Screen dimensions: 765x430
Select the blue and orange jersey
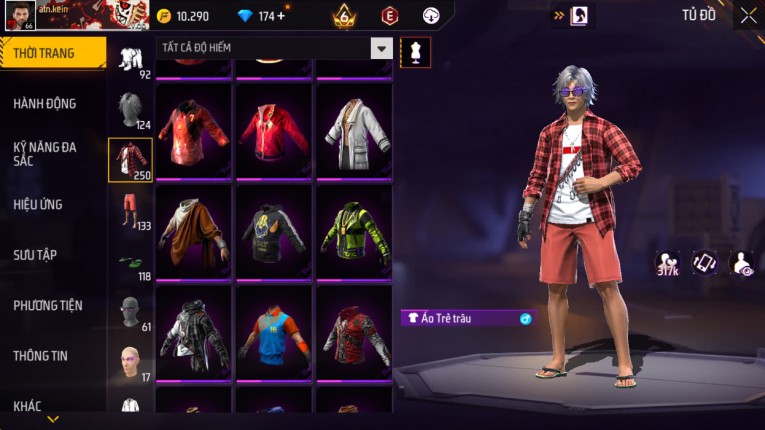273,334
